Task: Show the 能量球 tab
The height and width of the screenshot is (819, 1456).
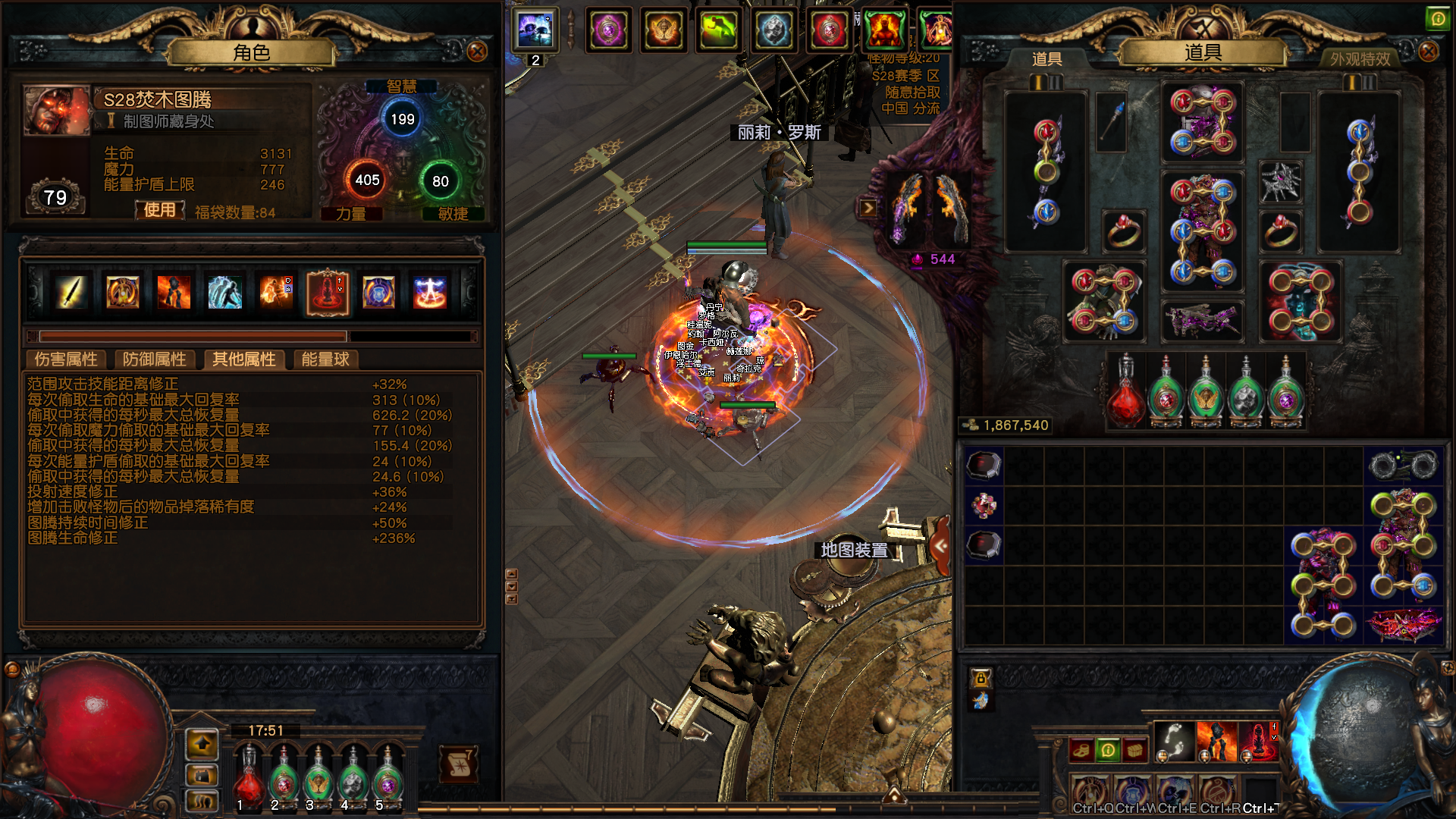Action: [x=325, y=359]
